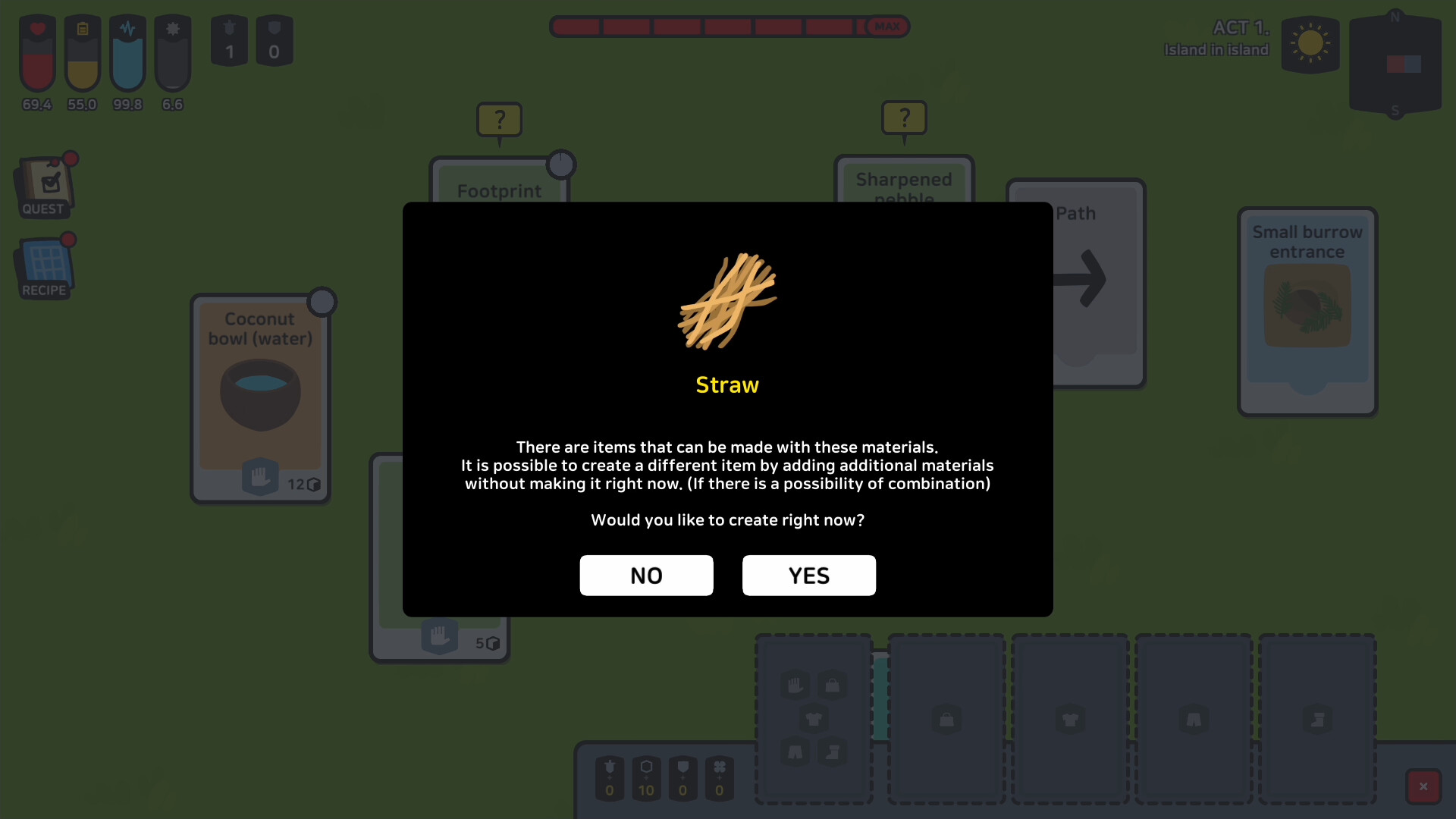
Task: Toggle the circle marker on Coconut bowl card
Action: (x=322, y=301)
